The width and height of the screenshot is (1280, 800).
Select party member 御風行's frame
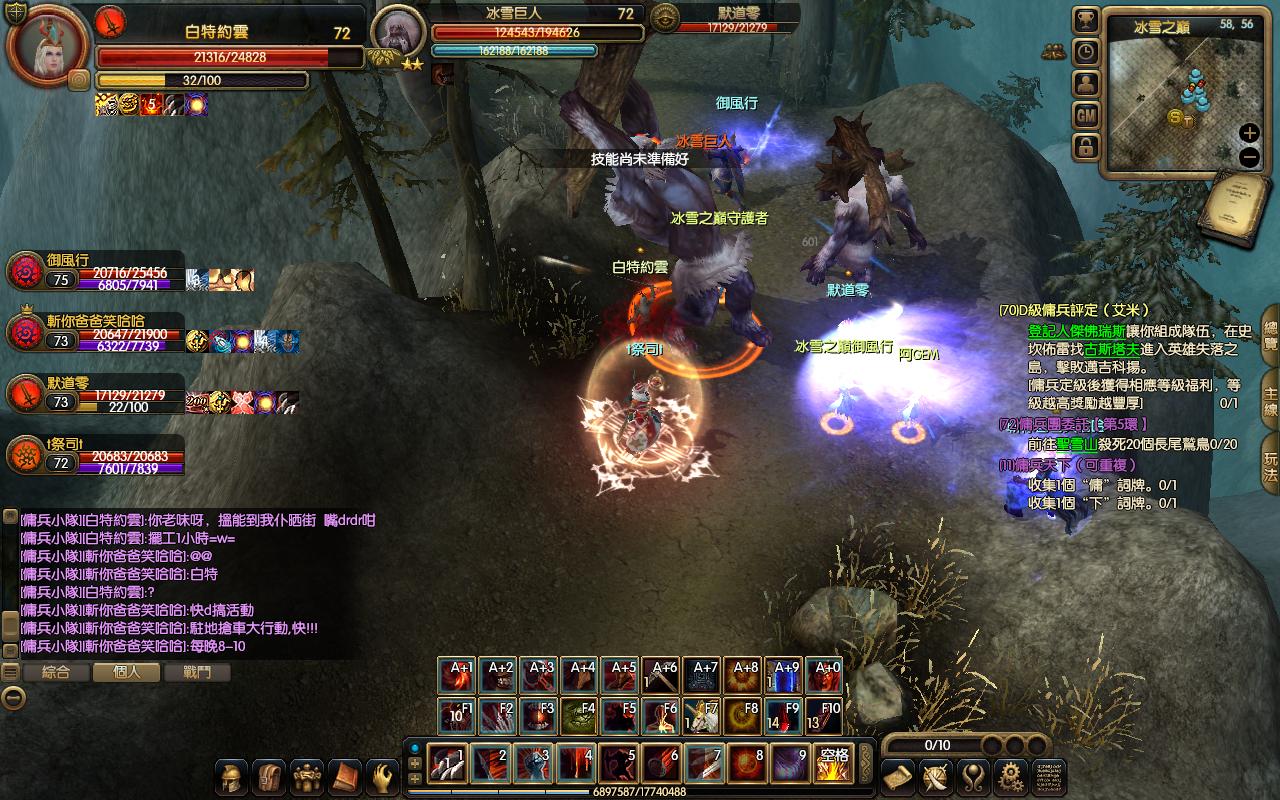click(95, 271)
